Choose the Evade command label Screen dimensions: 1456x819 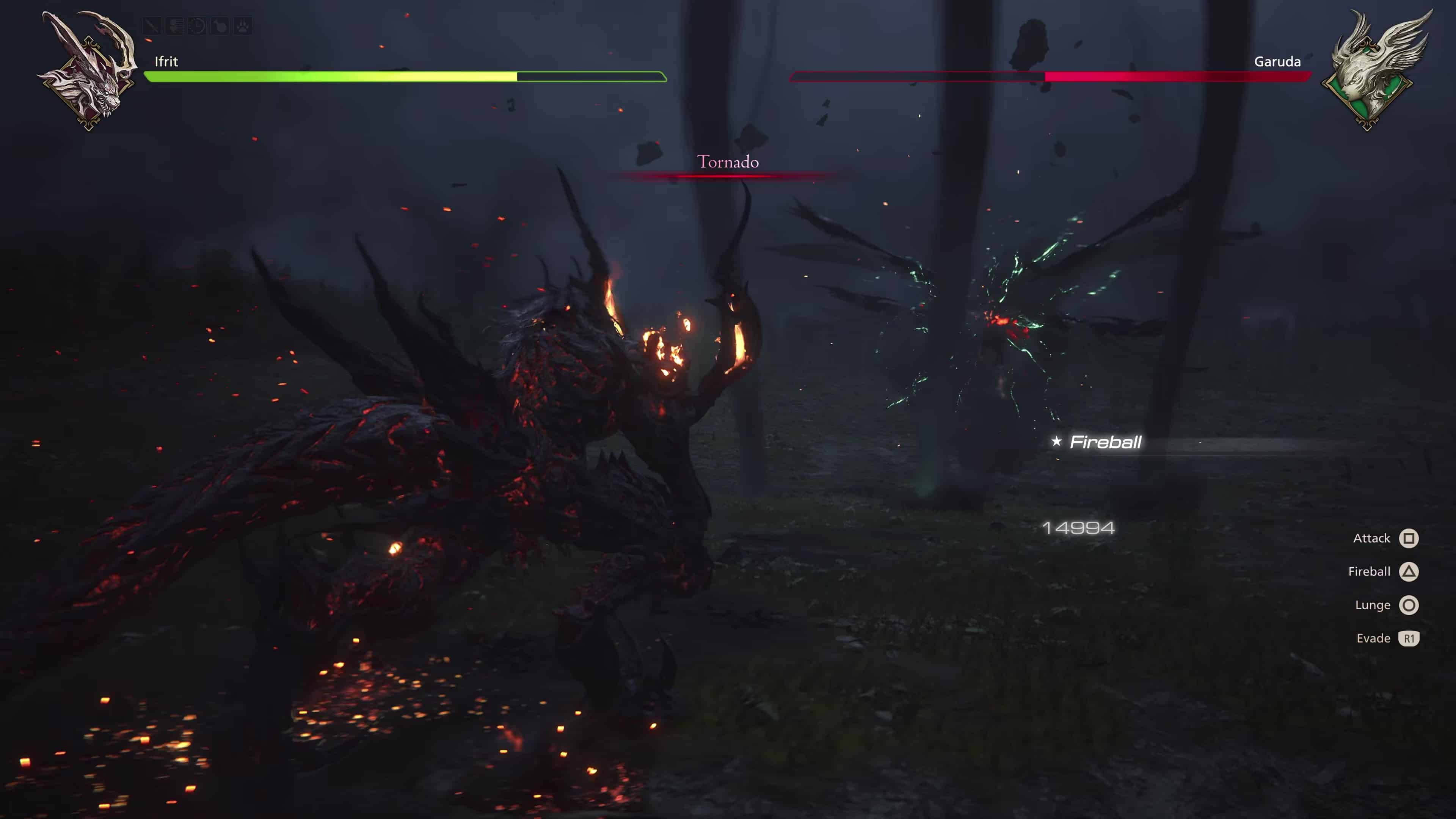(1373, 638)
